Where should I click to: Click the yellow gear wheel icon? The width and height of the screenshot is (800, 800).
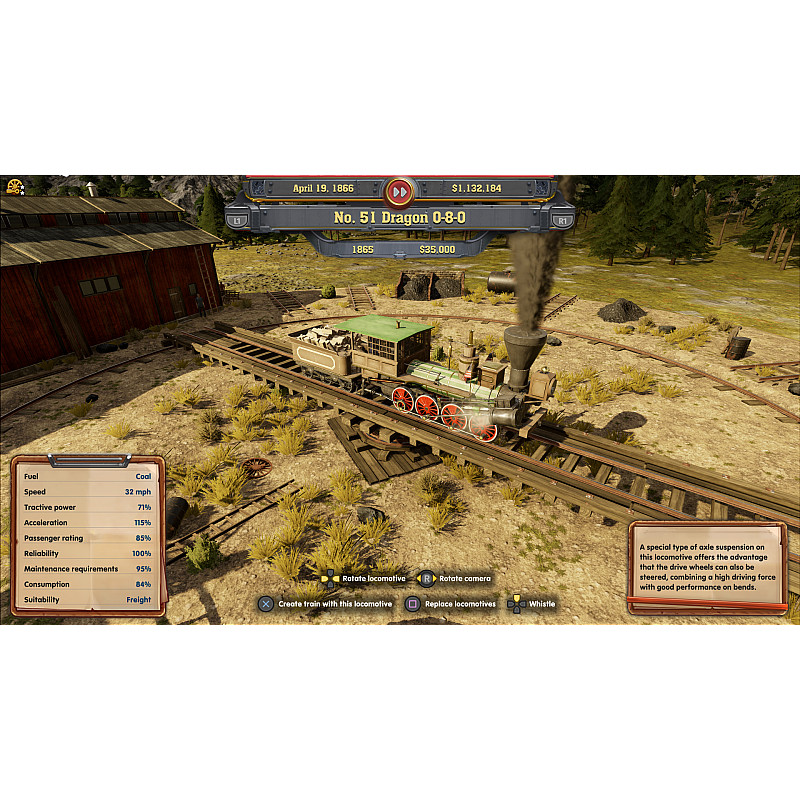(x=15, y=186)
